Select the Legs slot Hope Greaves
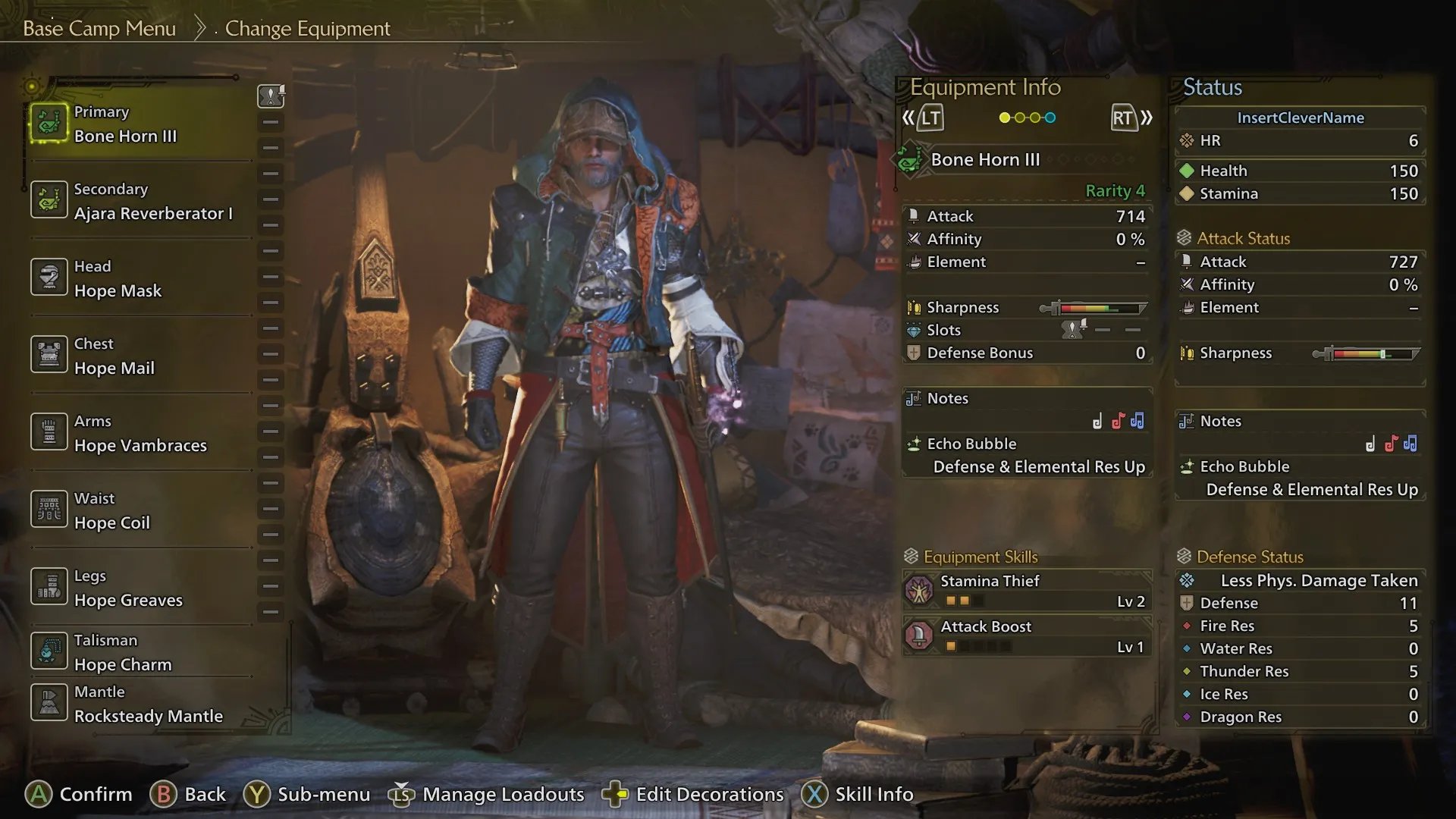The image size is (1456, 819). pyautogui.click(x=127, y=588)
